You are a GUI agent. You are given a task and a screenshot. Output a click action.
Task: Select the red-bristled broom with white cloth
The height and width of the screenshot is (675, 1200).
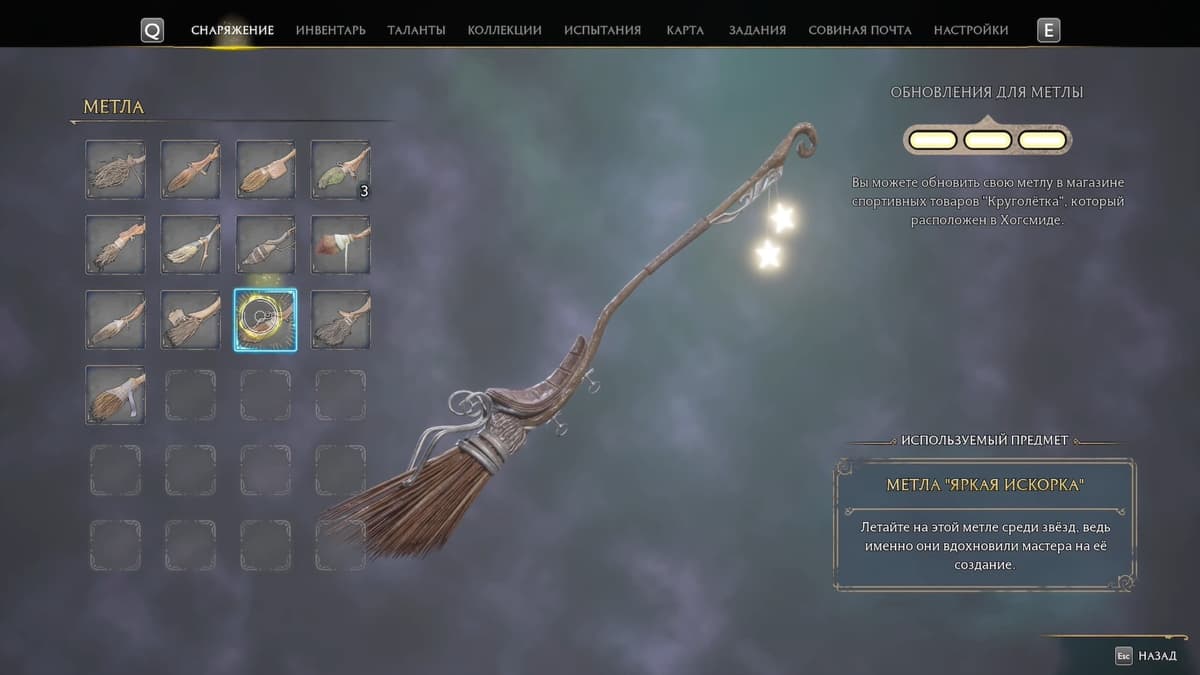point(340,245)
